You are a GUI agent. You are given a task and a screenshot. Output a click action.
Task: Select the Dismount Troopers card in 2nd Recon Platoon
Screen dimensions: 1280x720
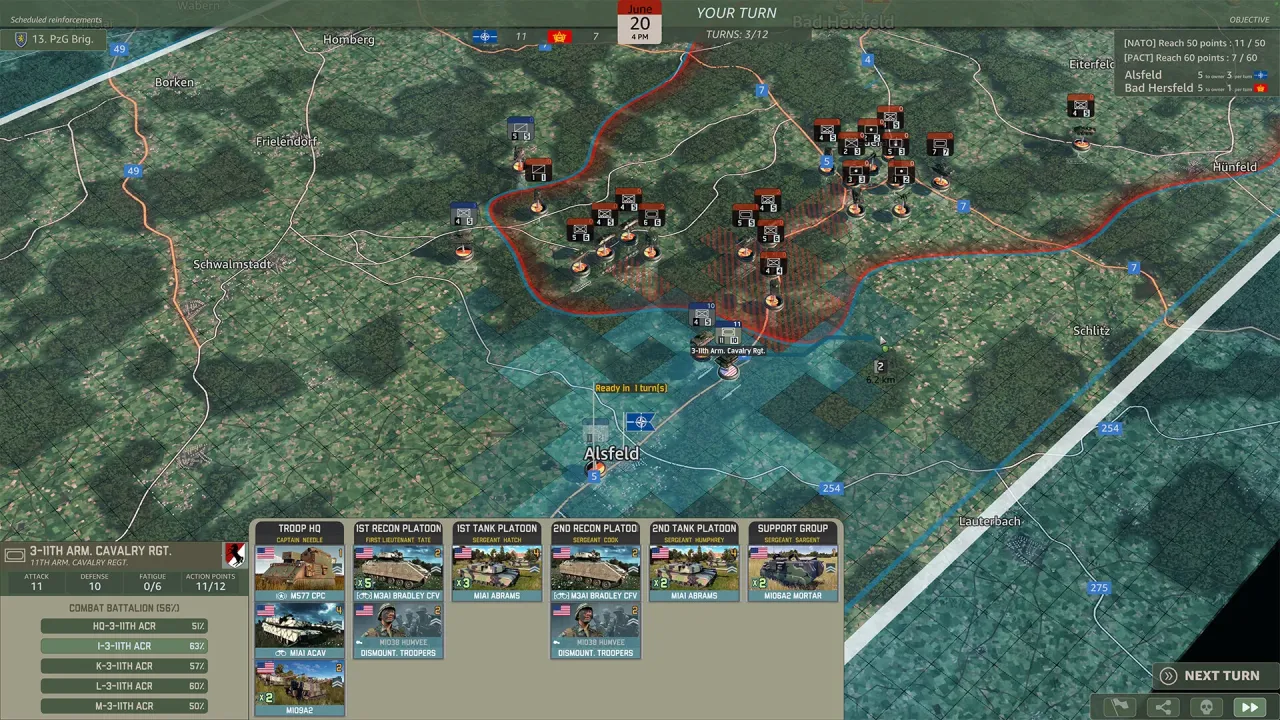click(595, 630)
